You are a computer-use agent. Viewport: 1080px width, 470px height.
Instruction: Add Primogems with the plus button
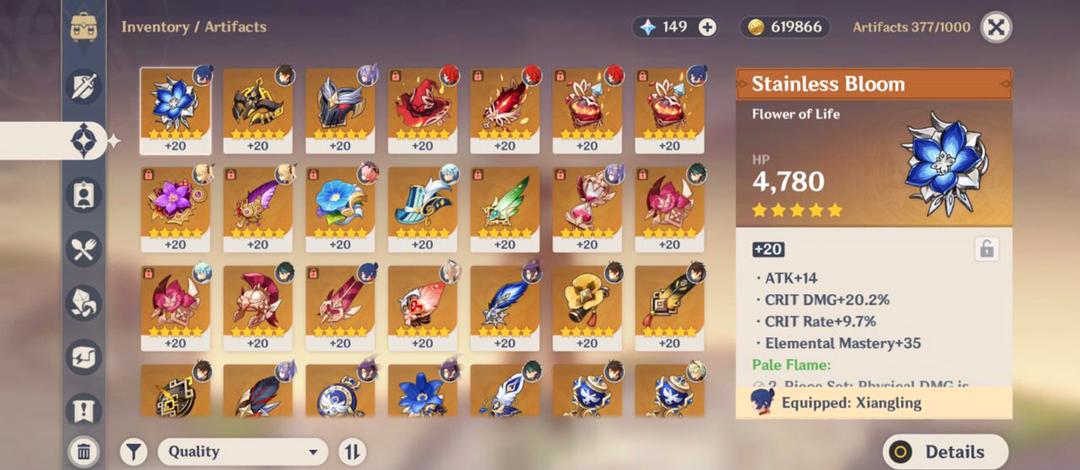coord(707,27)
